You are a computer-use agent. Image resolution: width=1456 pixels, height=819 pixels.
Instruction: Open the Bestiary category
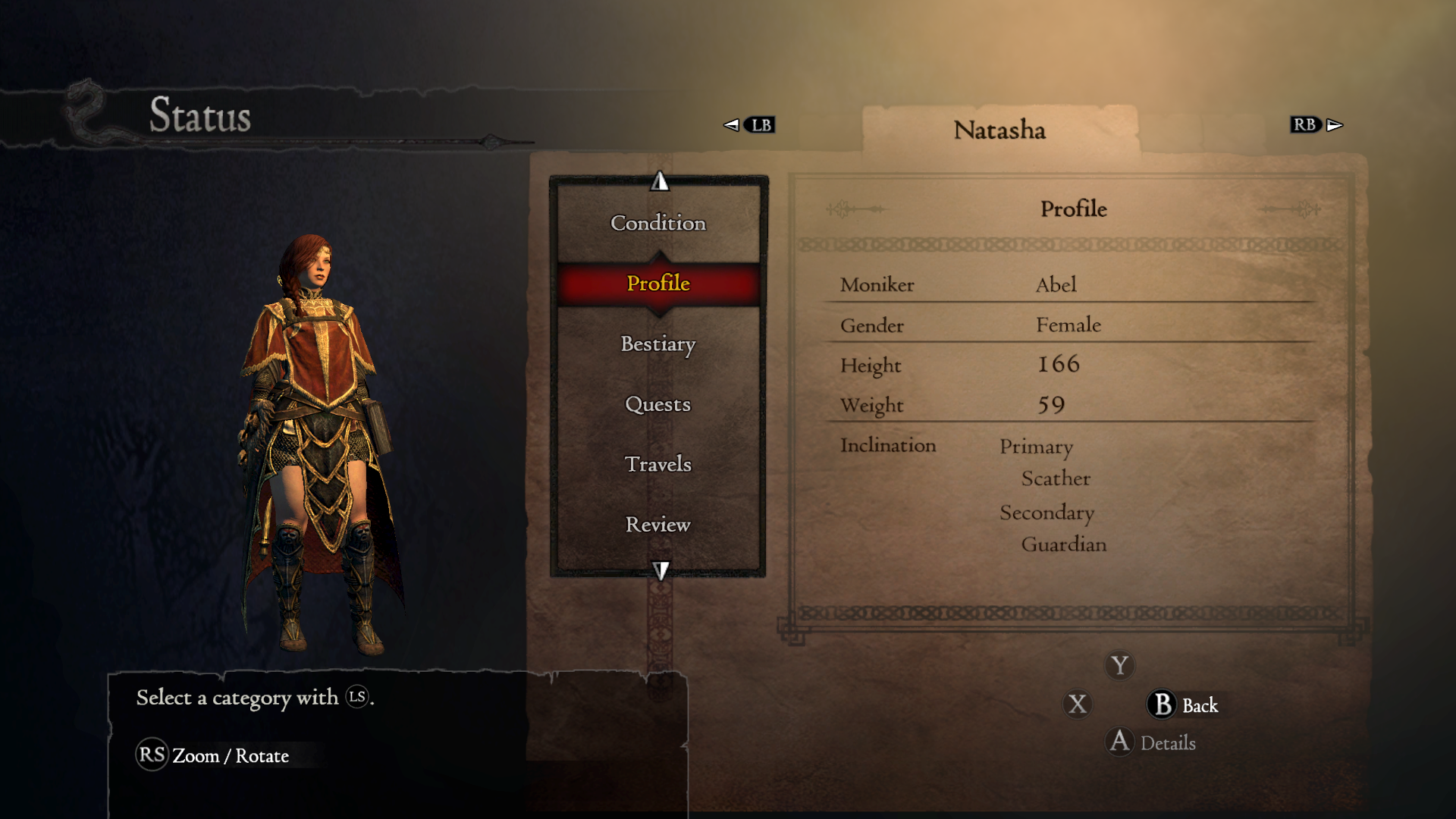pyautogui.click(x=658, y=344)
